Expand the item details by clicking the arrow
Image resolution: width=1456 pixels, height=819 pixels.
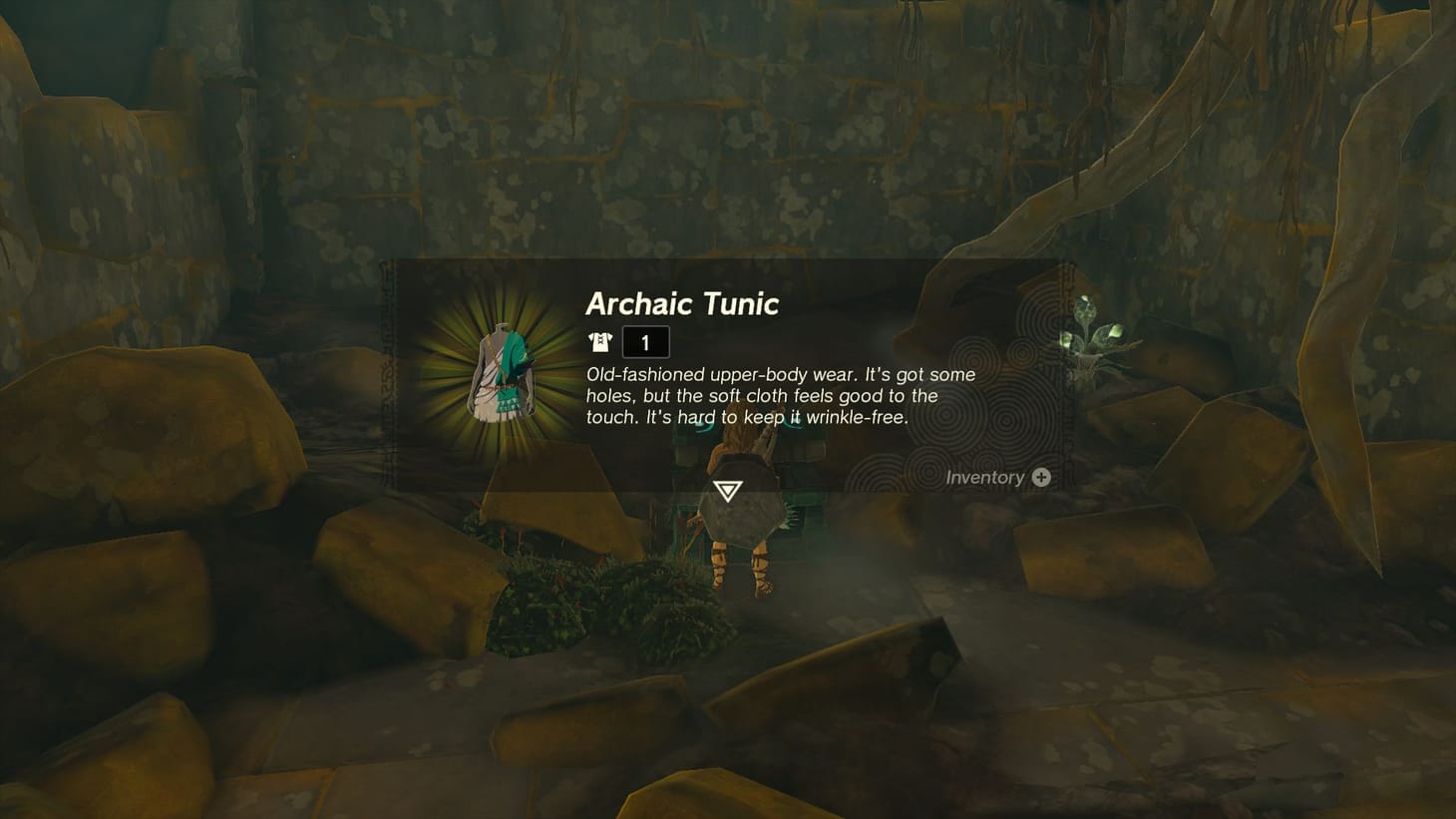click(x=728, y=489)
